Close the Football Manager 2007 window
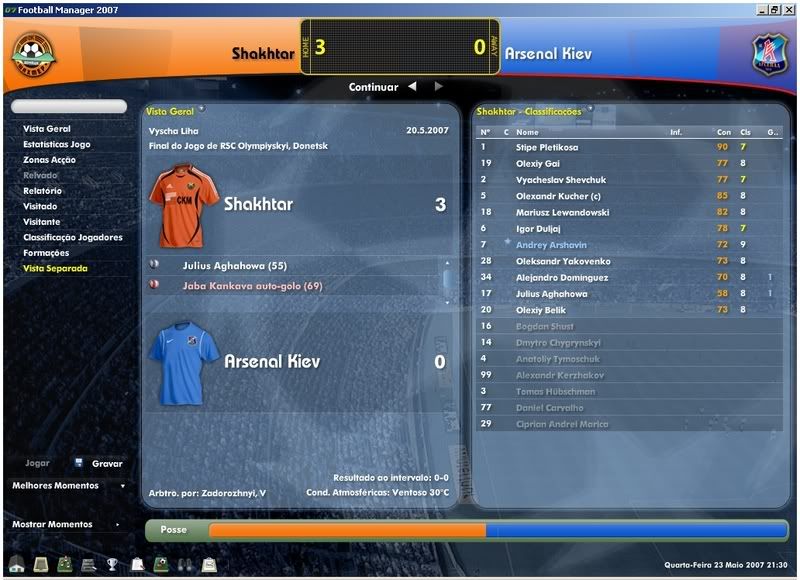The image size is (800, 580). tap(788, 9)
